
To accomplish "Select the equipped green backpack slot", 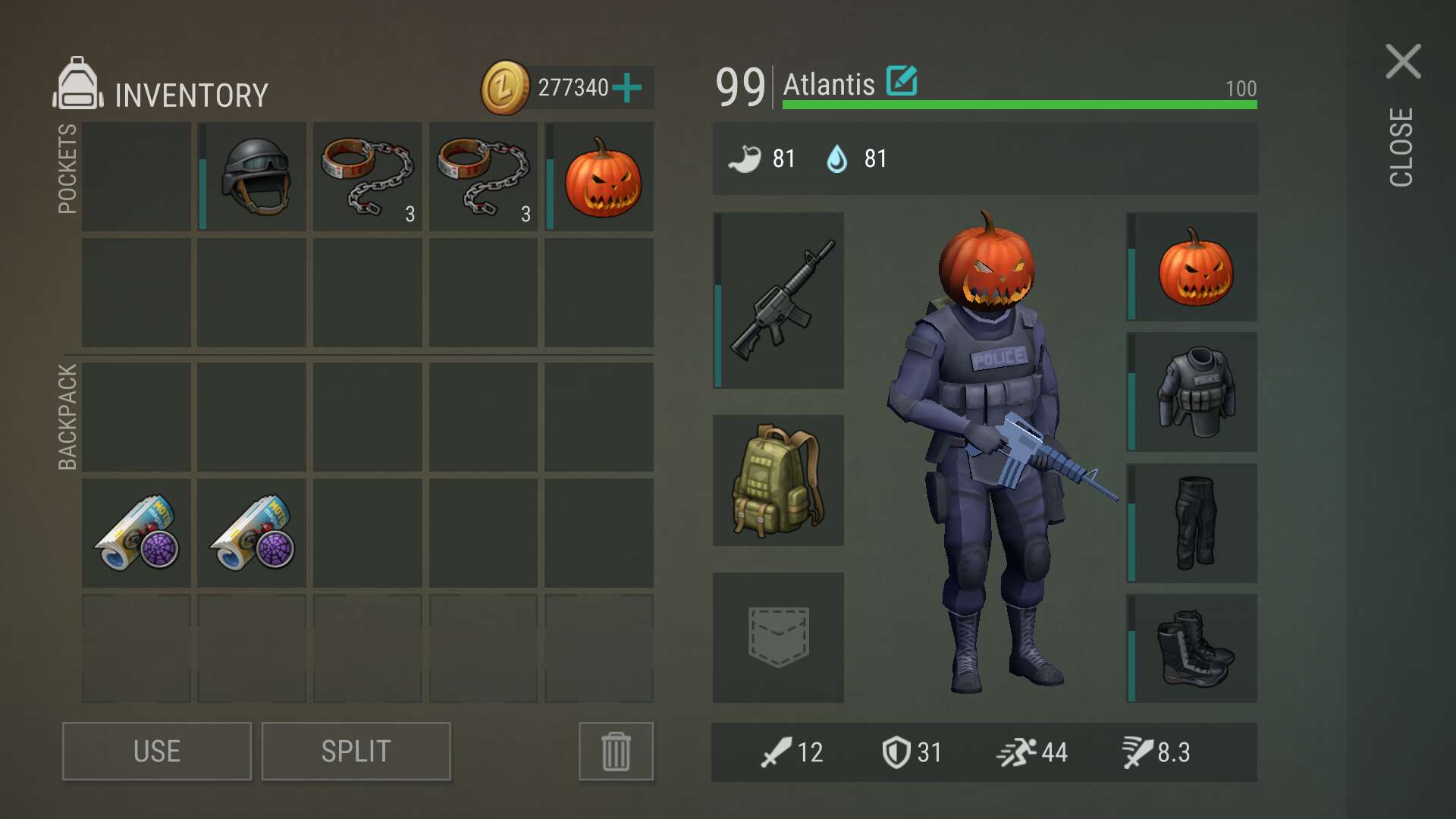I will pyautogui.click(x=779, y=480).
